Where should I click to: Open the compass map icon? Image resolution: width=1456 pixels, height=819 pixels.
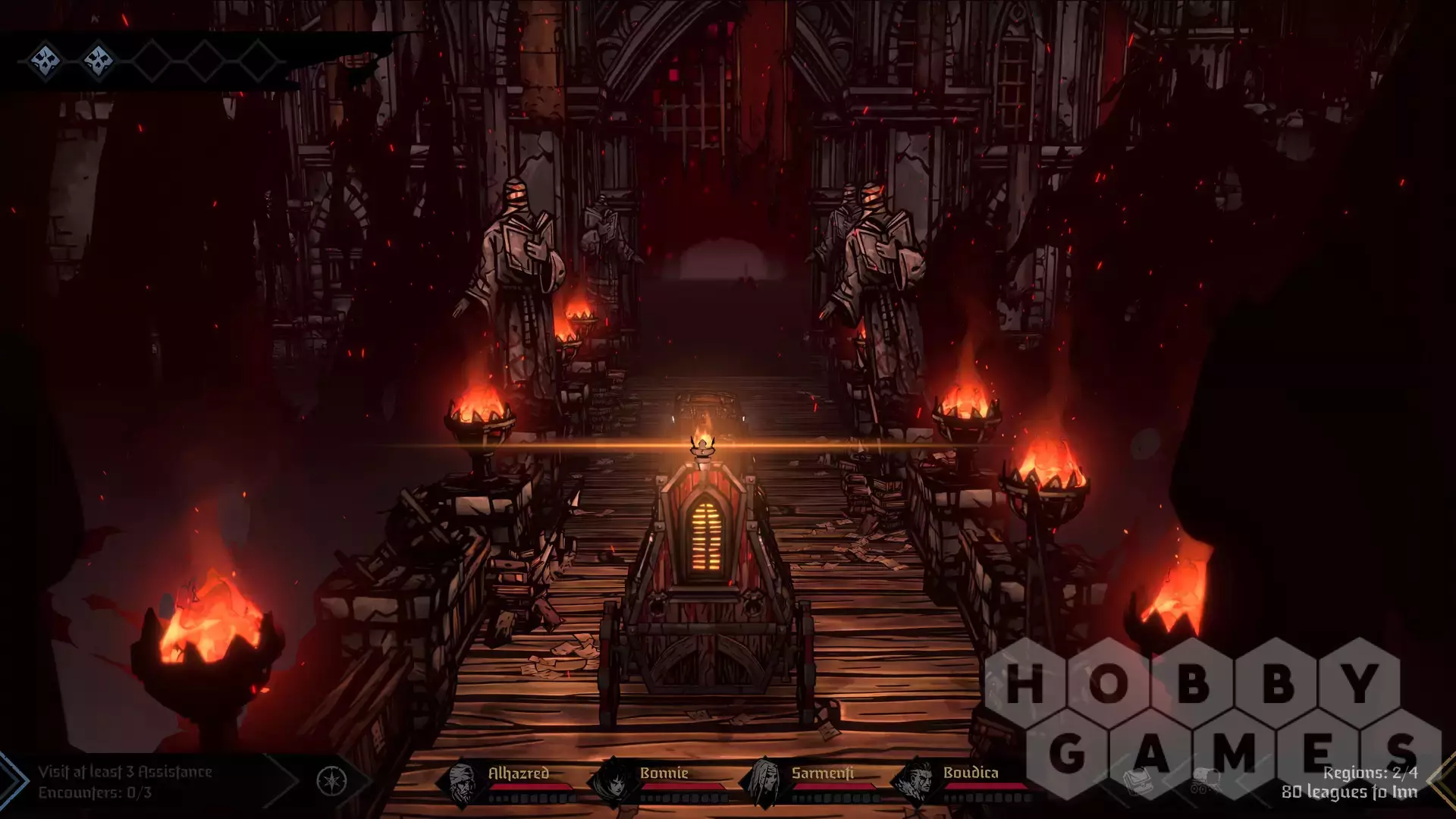tap(331, 781)
